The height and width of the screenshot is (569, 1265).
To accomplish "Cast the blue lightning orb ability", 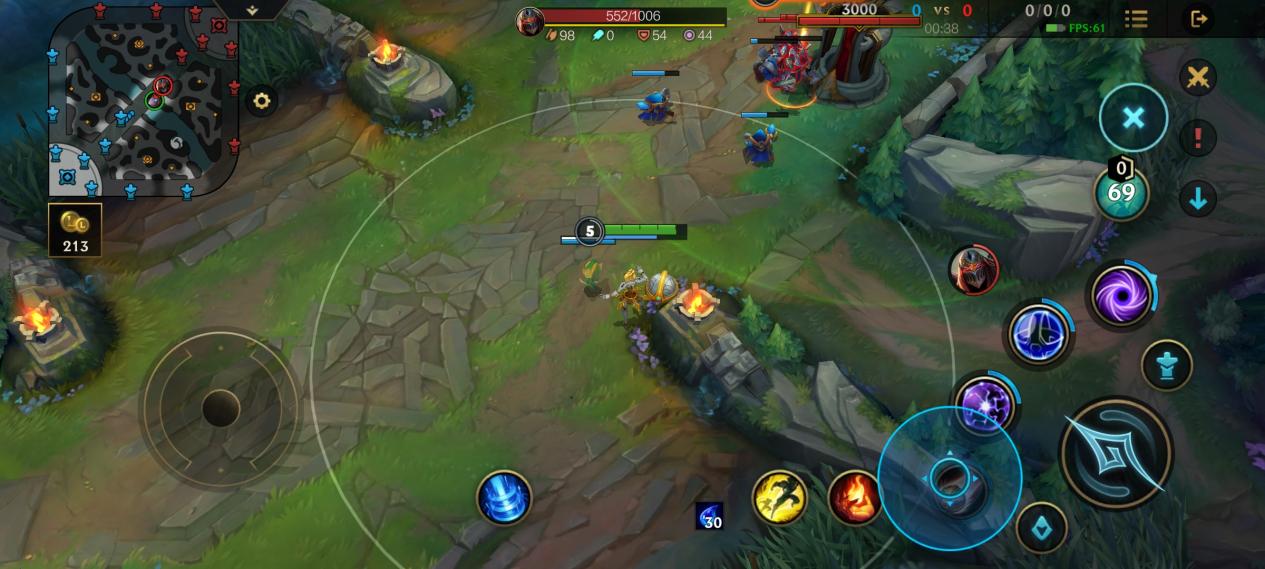I will 1039,334.
